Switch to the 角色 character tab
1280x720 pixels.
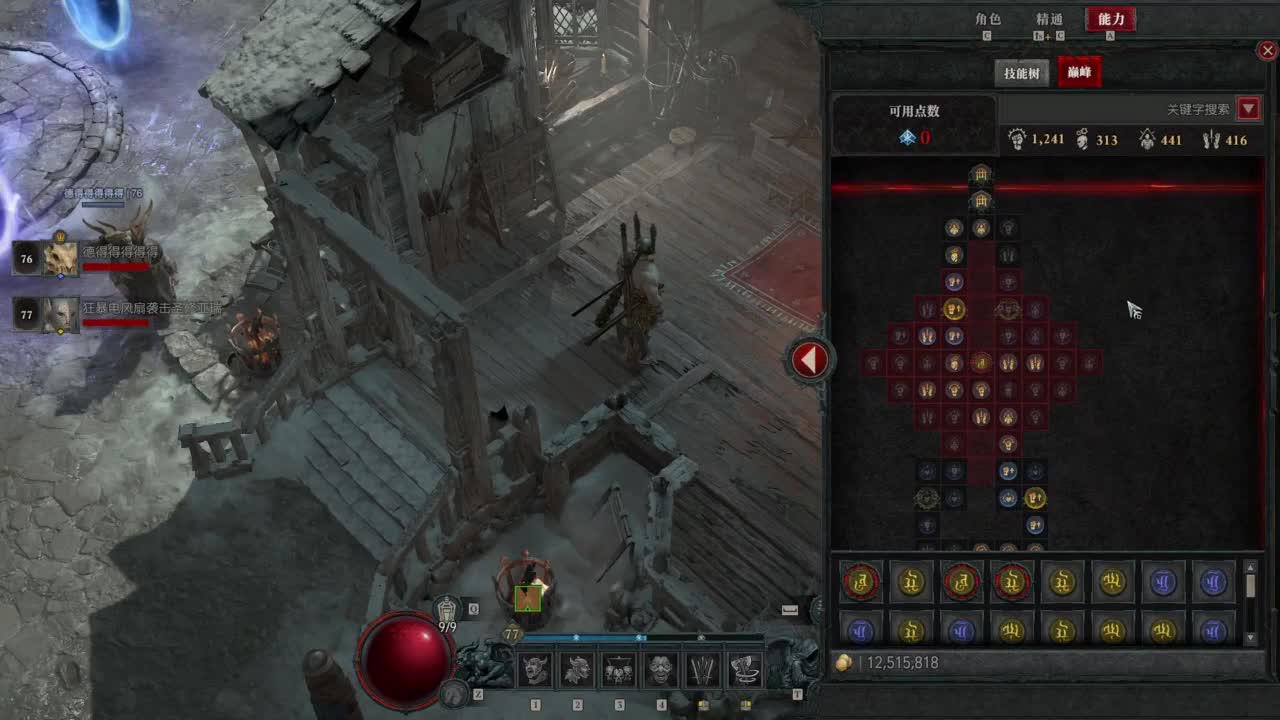987,19
